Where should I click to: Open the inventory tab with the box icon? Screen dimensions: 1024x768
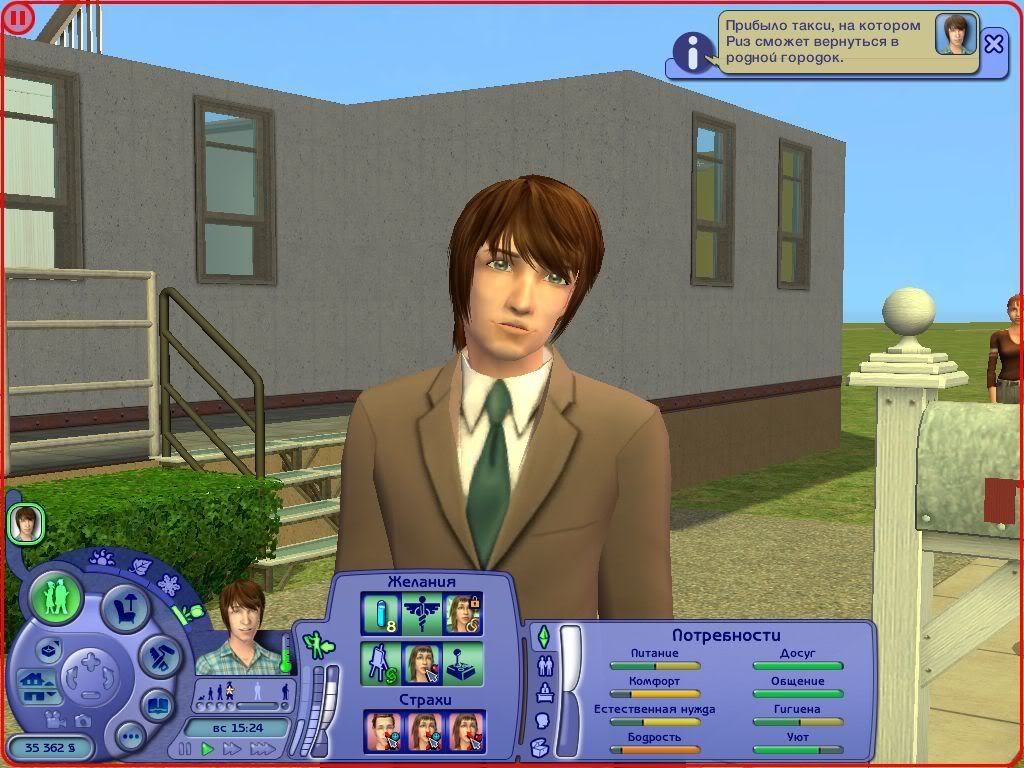[x=541, y=747]
